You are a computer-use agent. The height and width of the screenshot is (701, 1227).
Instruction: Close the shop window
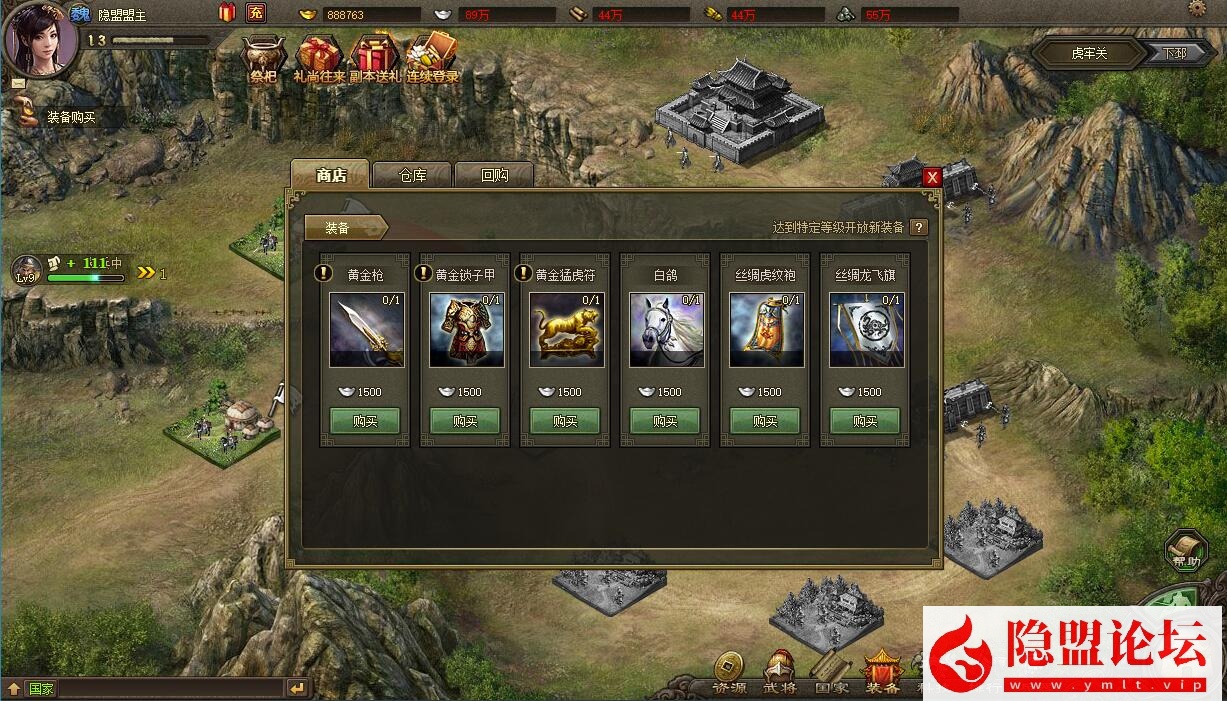coord(932,177)
